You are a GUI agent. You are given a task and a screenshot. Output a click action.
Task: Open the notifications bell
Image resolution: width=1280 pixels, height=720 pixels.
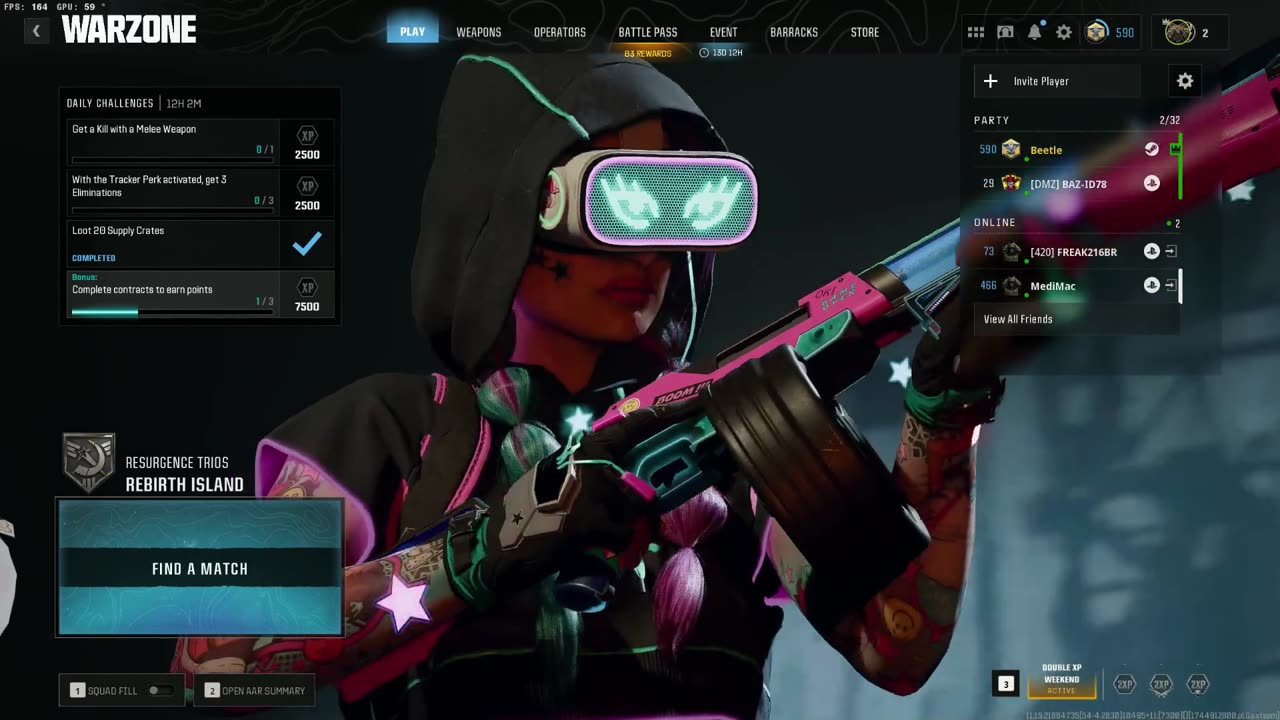1034,32
